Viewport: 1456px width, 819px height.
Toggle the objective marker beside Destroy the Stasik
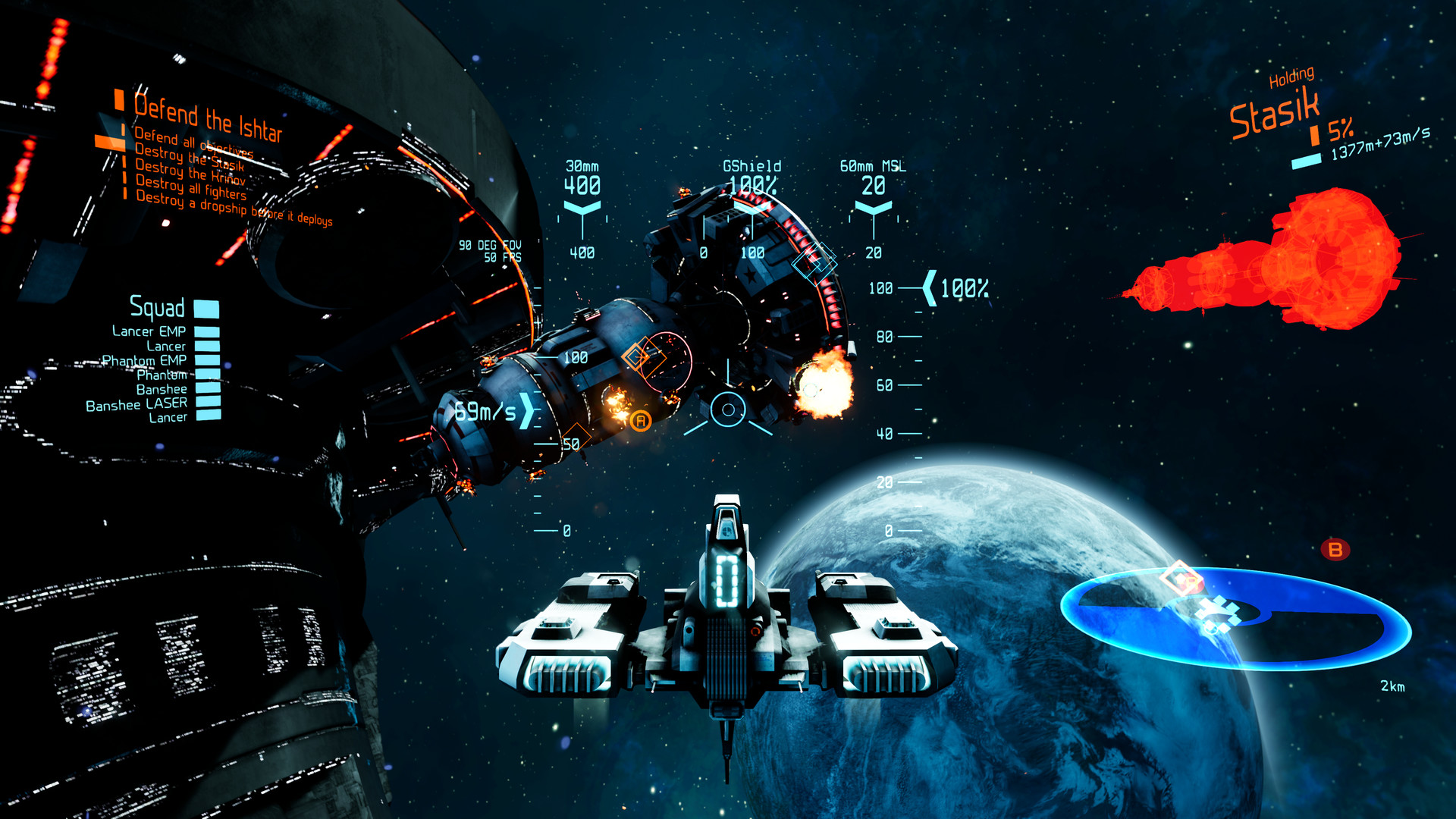tap(124, 162)
